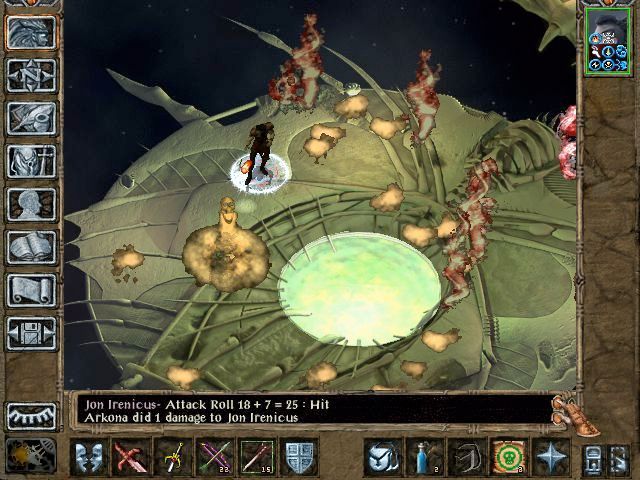Viewport: 640px width, 480px height.
Task: Open the area map screen
Action: 31,75
